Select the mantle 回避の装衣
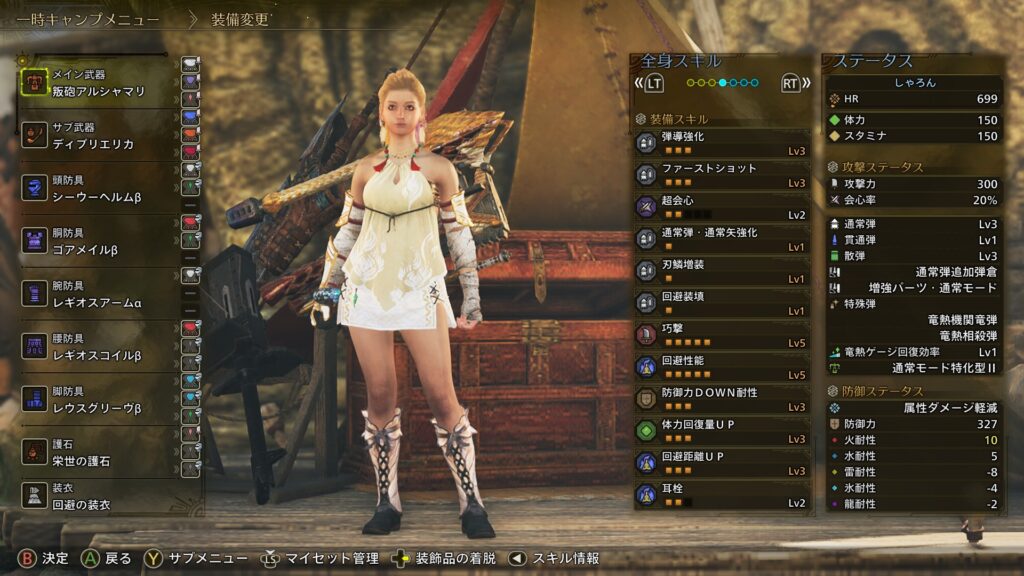Screen dimensions: 1024x576 (x=98, y=496)
